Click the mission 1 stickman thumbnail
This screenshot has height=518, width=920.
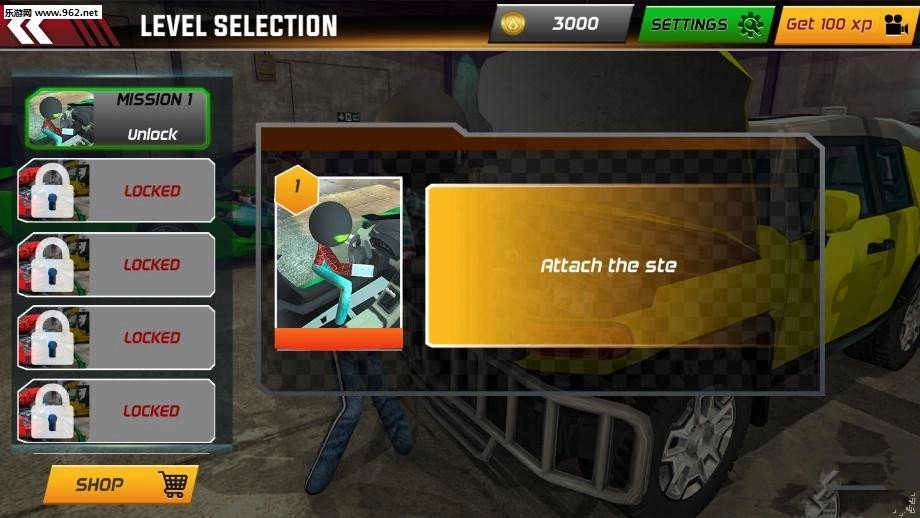(339, 263)
